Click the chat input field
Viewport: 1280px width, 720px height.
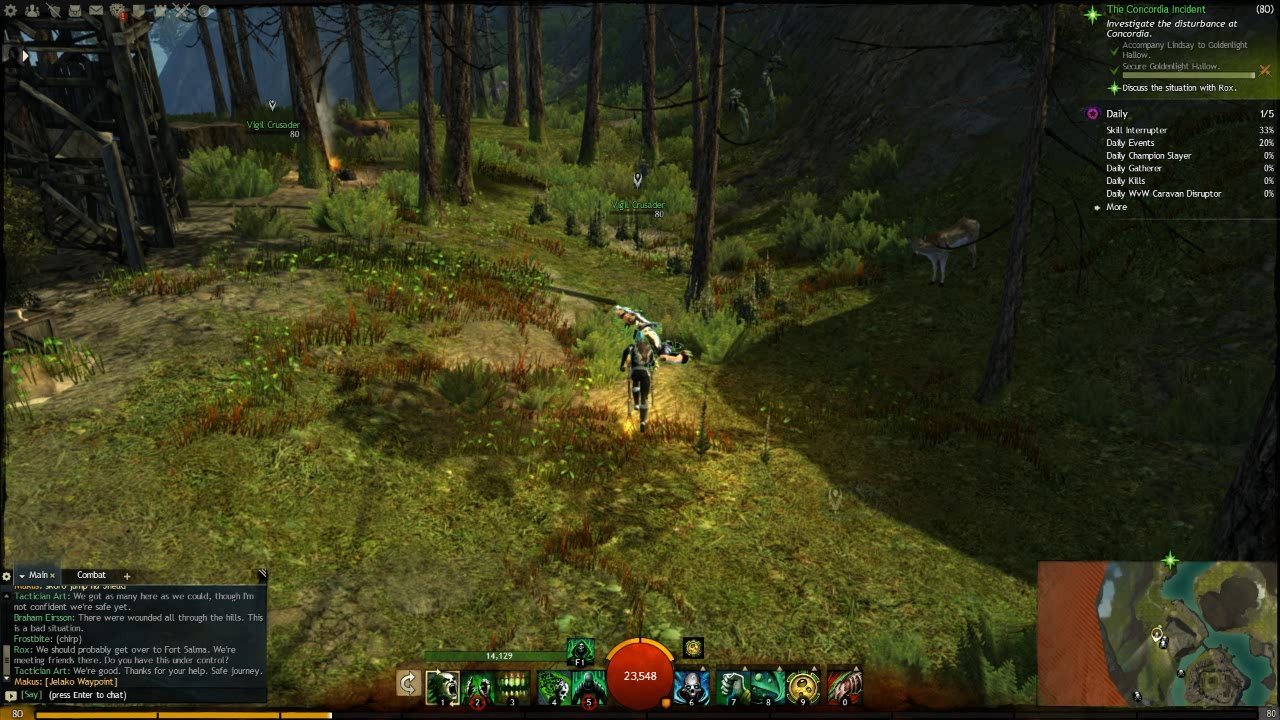pos(140,695)
